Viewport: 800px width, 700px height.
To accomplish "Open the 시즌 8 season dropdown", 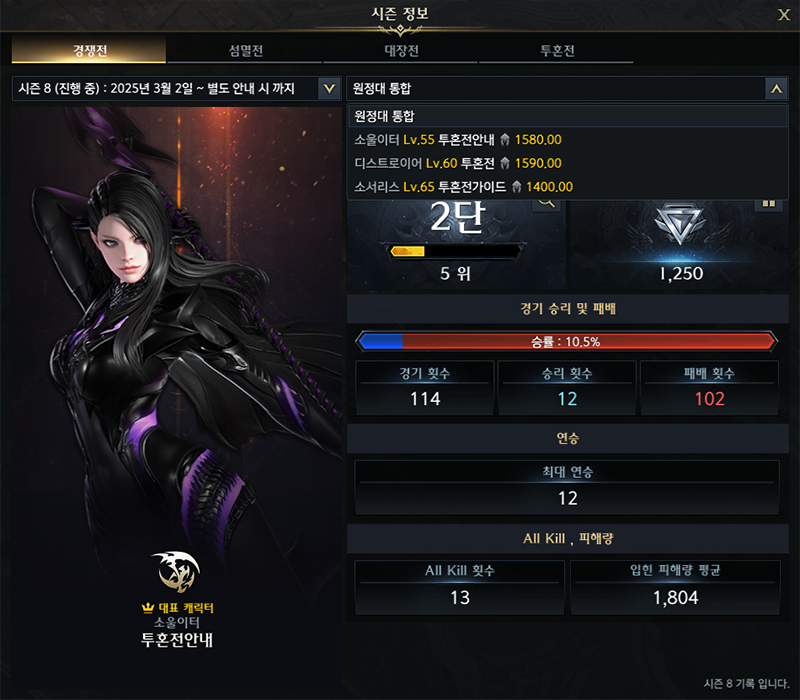I will (328, 89).
